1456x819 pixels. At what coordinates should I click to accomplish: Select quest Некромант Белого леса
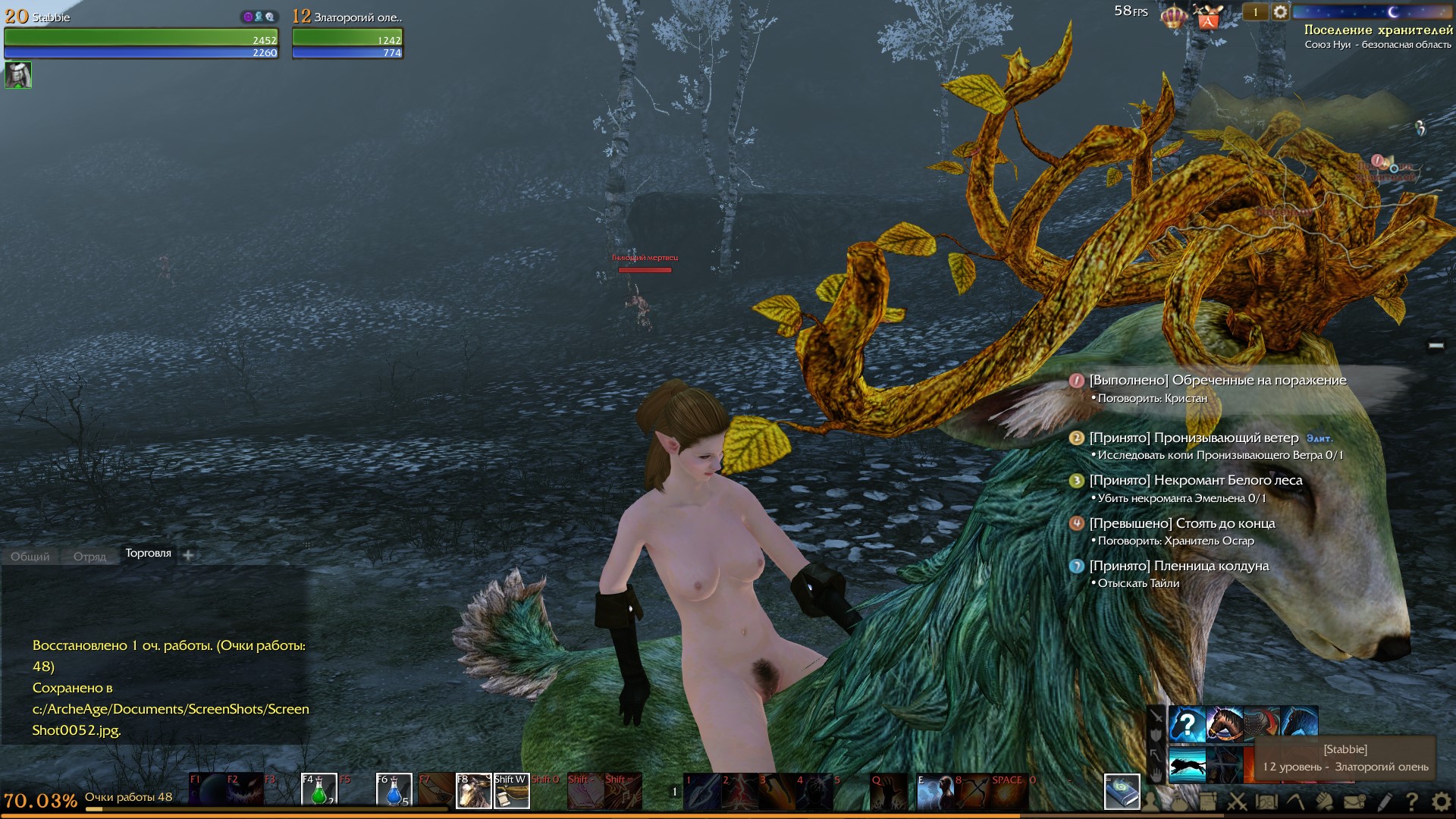(x=1195, y=481)
